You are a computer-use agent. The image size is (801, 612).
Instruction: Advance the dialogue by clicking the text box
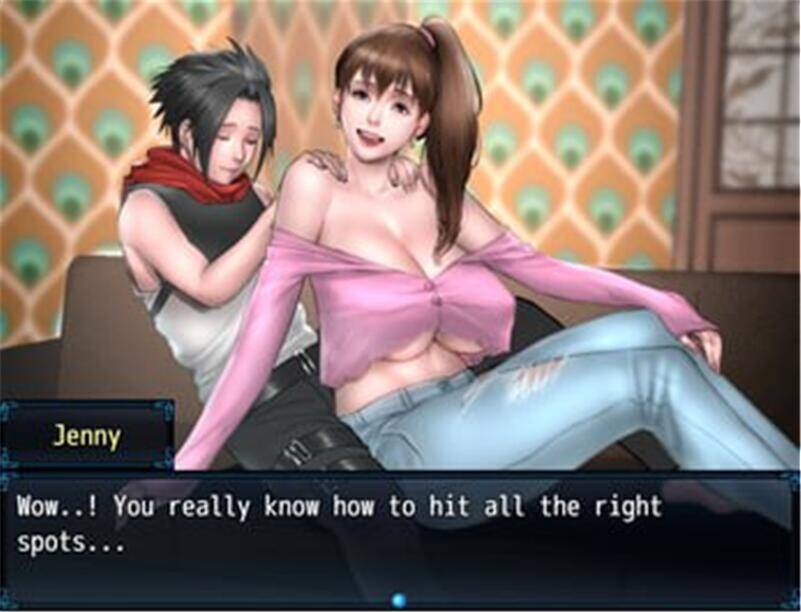[400, 530]
